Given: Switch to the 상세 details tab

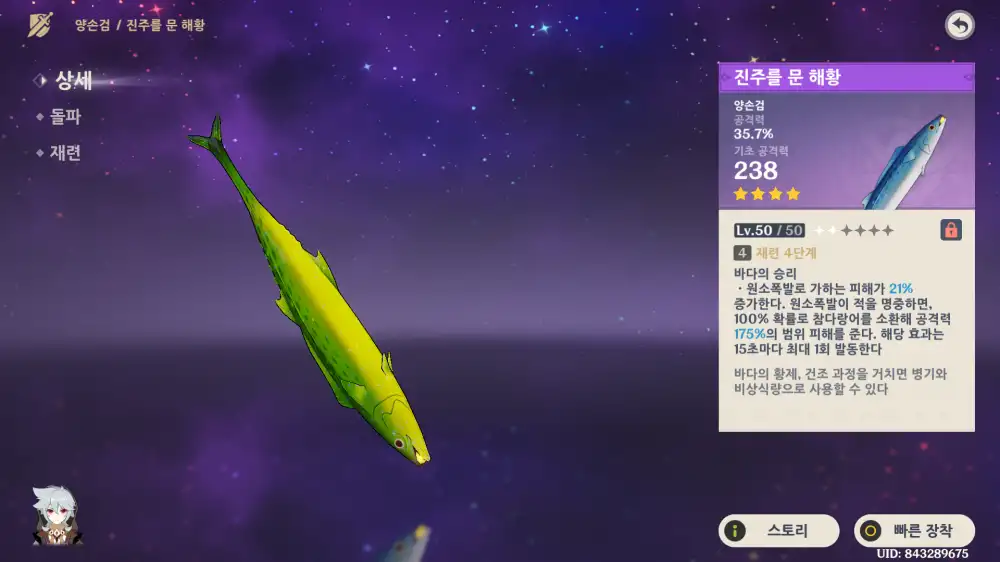Looking at the screenshot, I should click(x=73, y=81).
